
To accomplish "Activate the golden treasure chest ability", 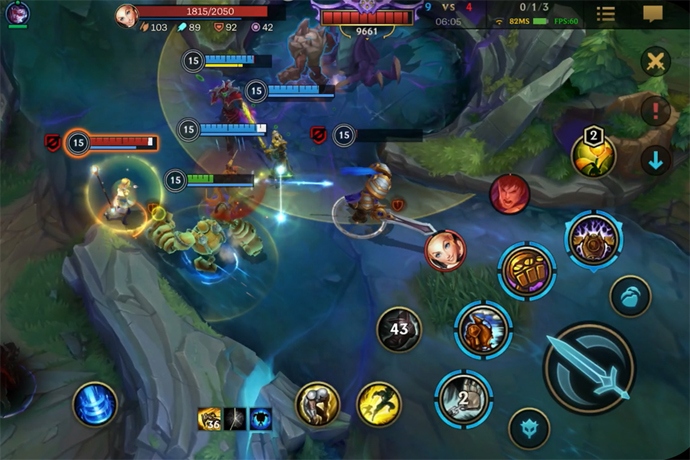I will point(527,269).
